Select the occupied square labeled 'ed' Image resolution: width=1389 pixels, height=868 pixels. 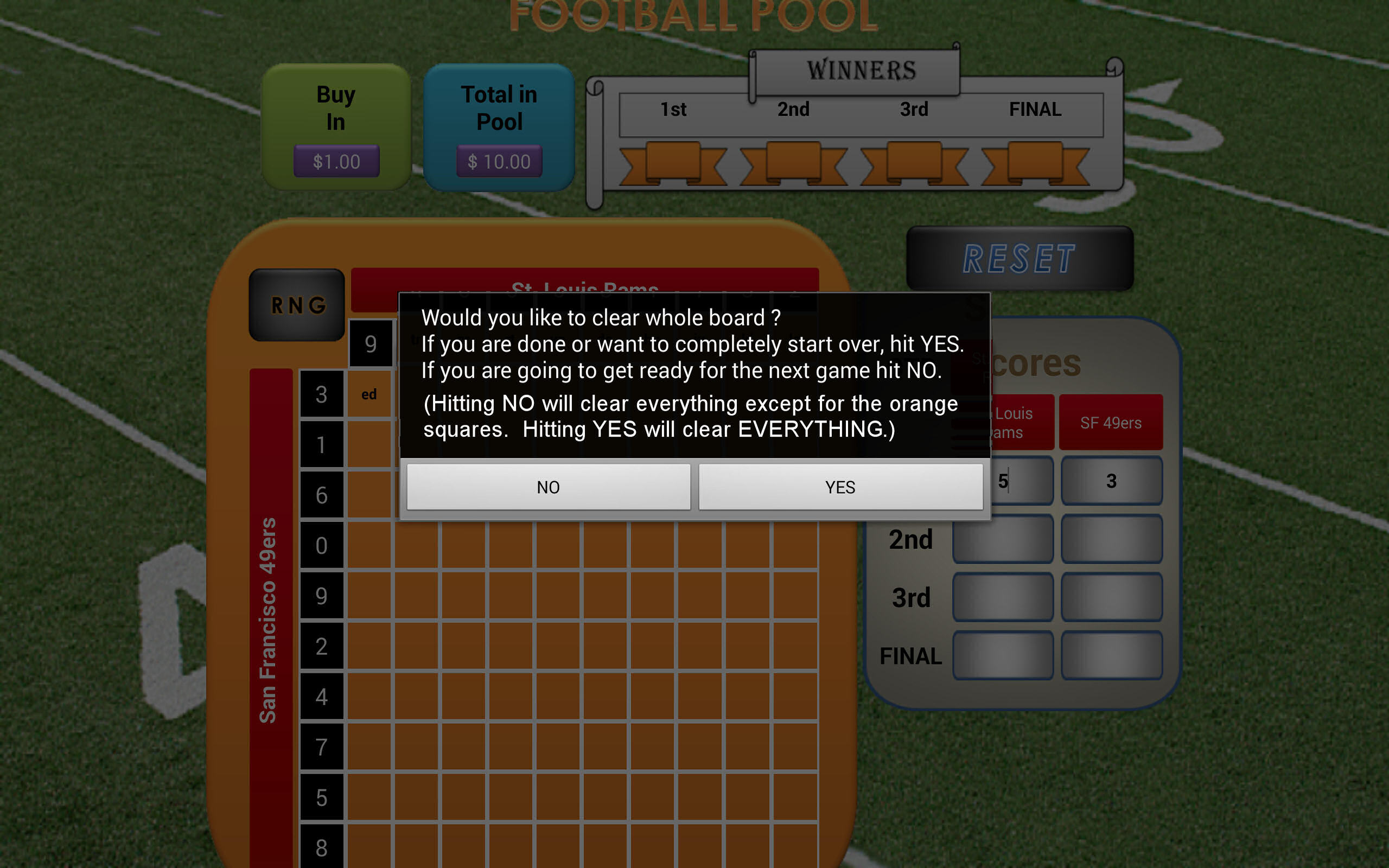pos(369,394)
